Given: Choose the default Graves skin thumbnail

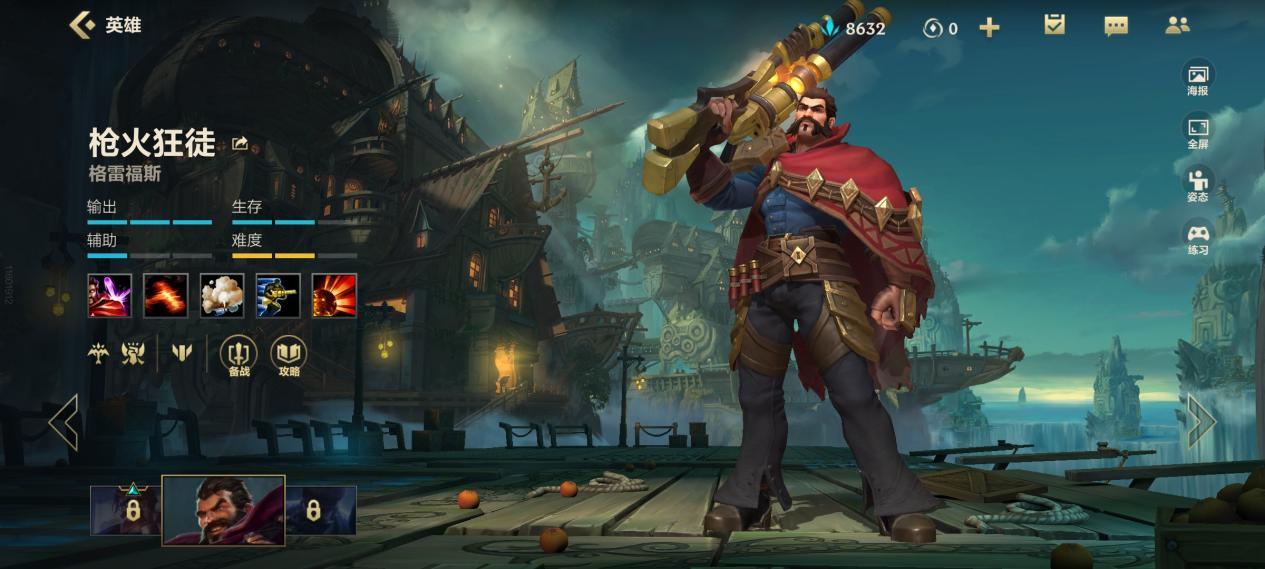Looking at the screenshot, I should pyautogui.click(x=223, y=510).
